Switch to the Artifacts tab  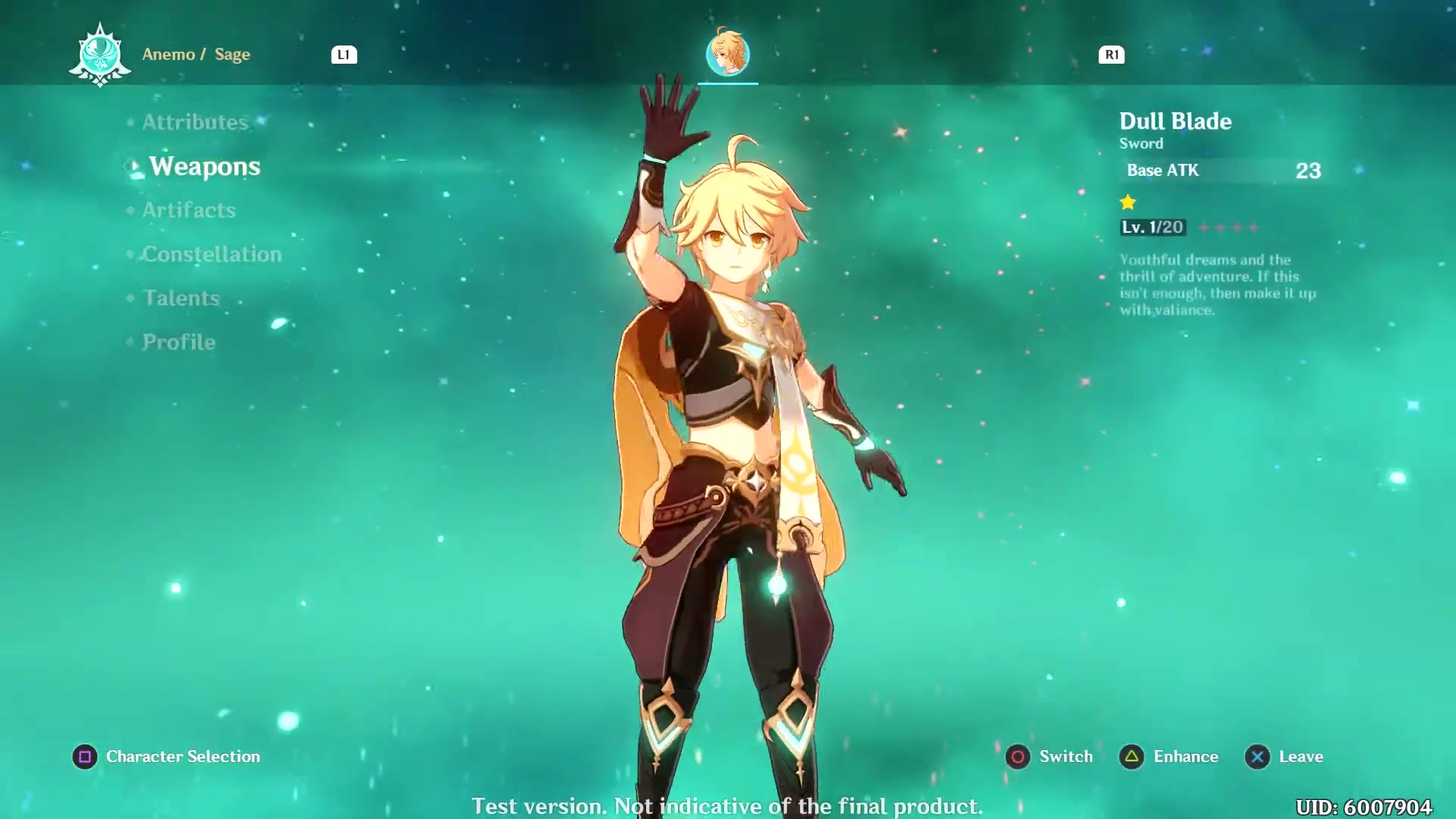(188, 210)
